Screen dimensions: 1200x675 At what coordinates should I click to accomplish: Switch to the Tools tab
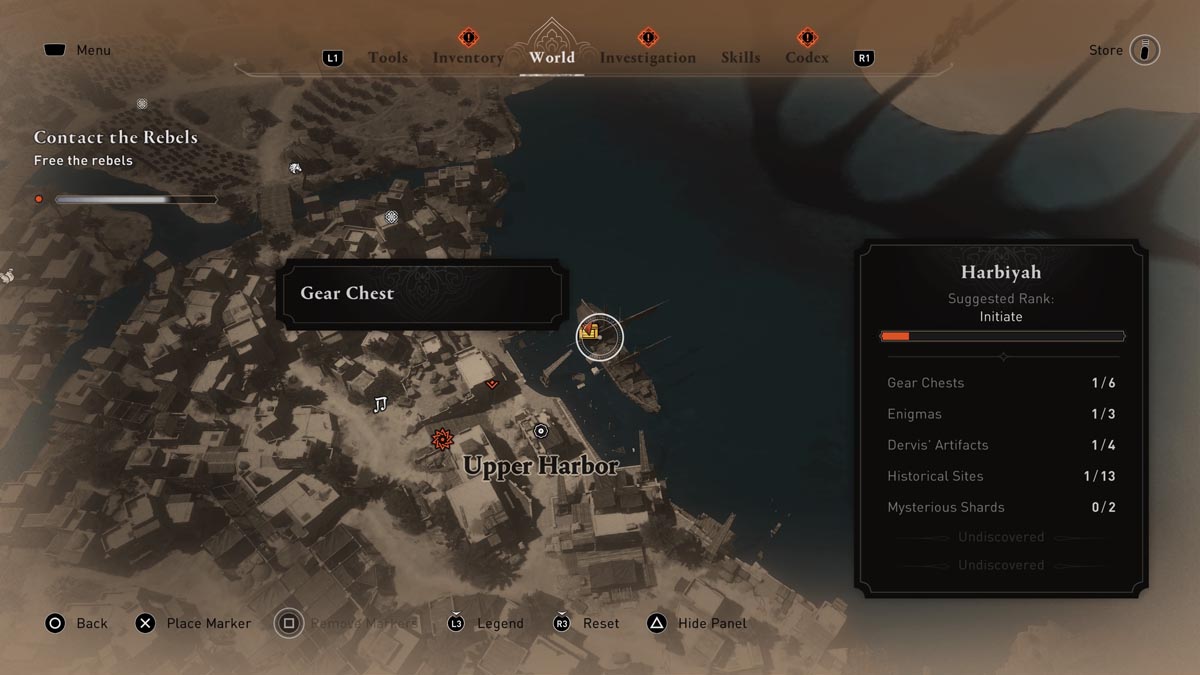[387, 58]
